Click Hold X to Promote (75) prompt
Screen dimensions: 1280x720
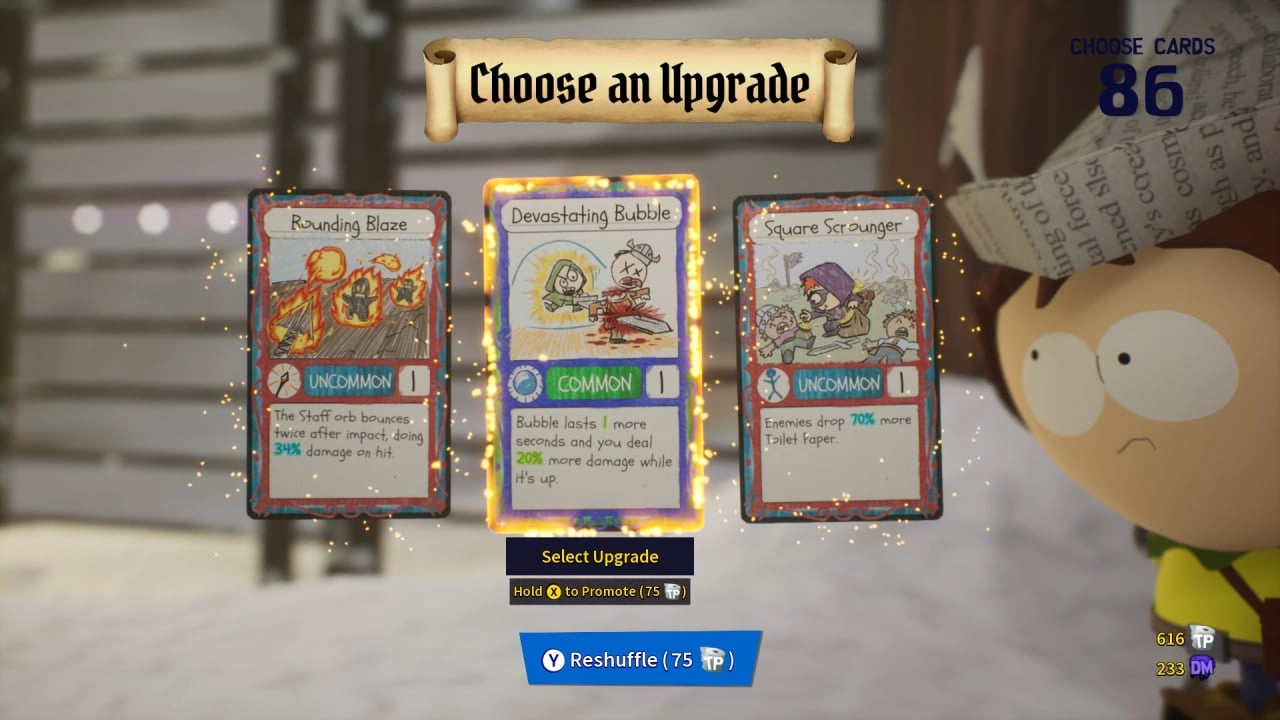(598, 591)
